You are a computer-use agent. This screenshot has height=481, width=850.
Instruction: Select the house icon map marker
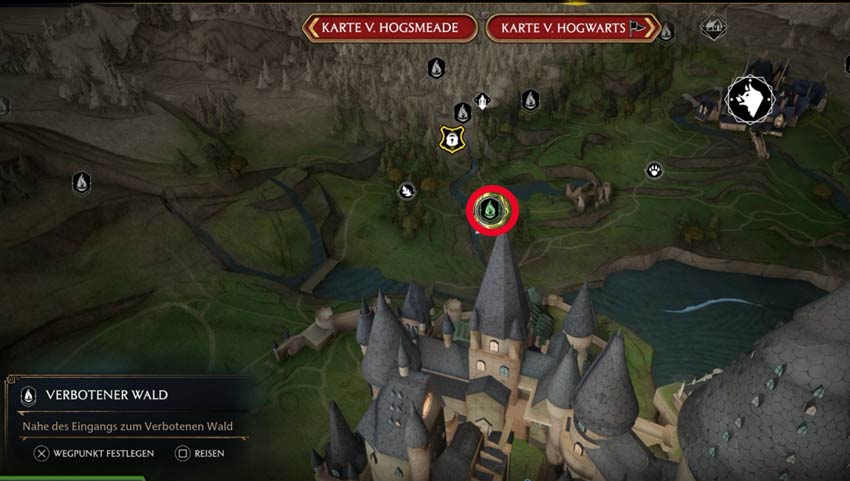click(x=713, y=28)
